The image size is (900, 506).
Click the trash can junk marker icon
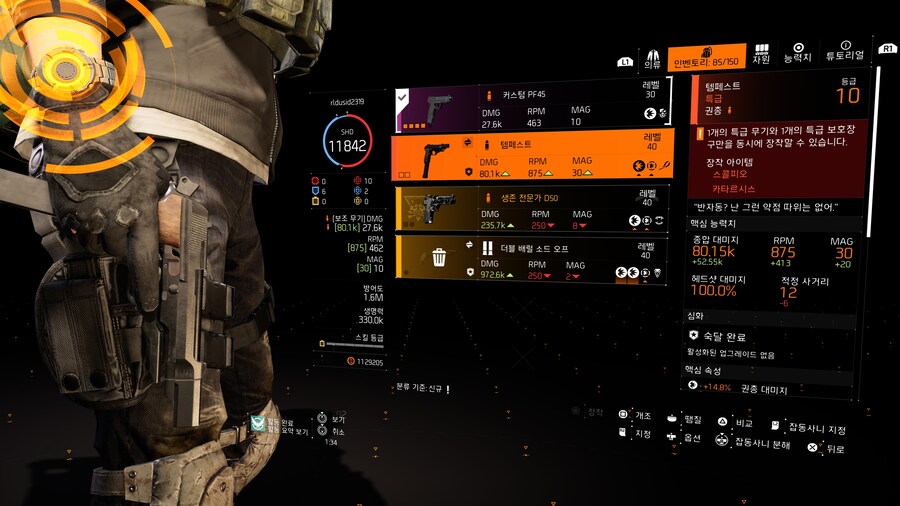click(x=439, y=259)
